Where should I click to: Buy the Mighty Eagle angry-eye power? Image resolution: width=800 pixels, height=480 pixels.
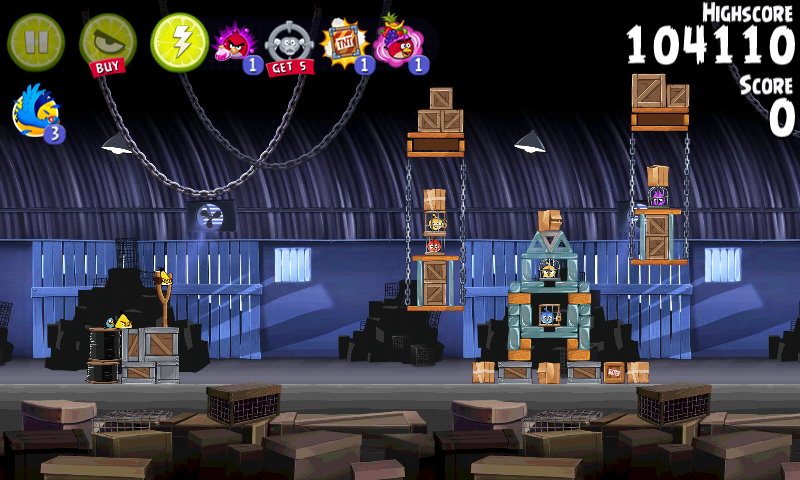pos(107,43)
